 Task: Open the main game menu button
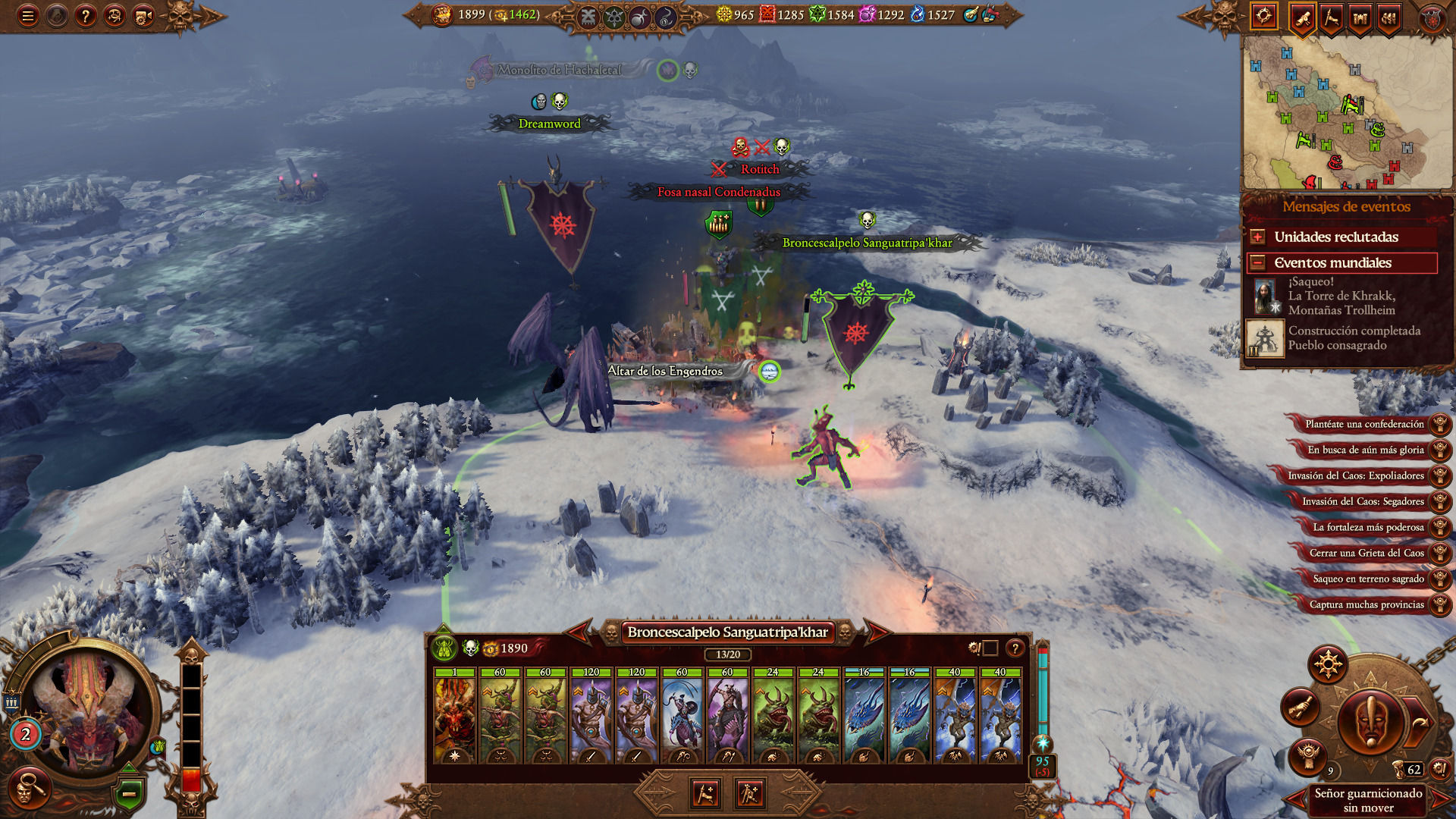coord(28,16)
